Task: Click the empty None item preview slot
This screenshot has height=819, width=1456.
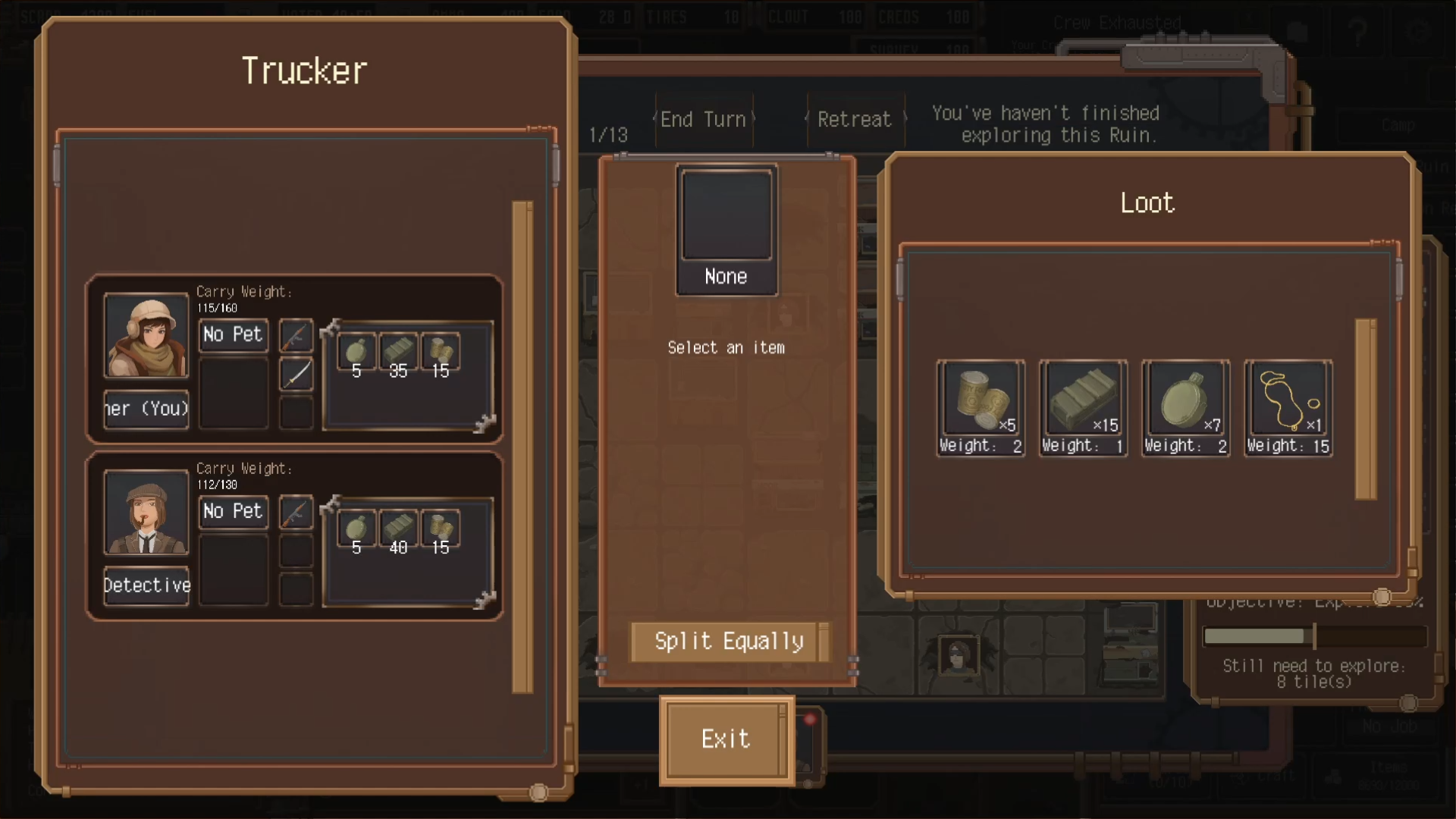Action: click(726, 217)
